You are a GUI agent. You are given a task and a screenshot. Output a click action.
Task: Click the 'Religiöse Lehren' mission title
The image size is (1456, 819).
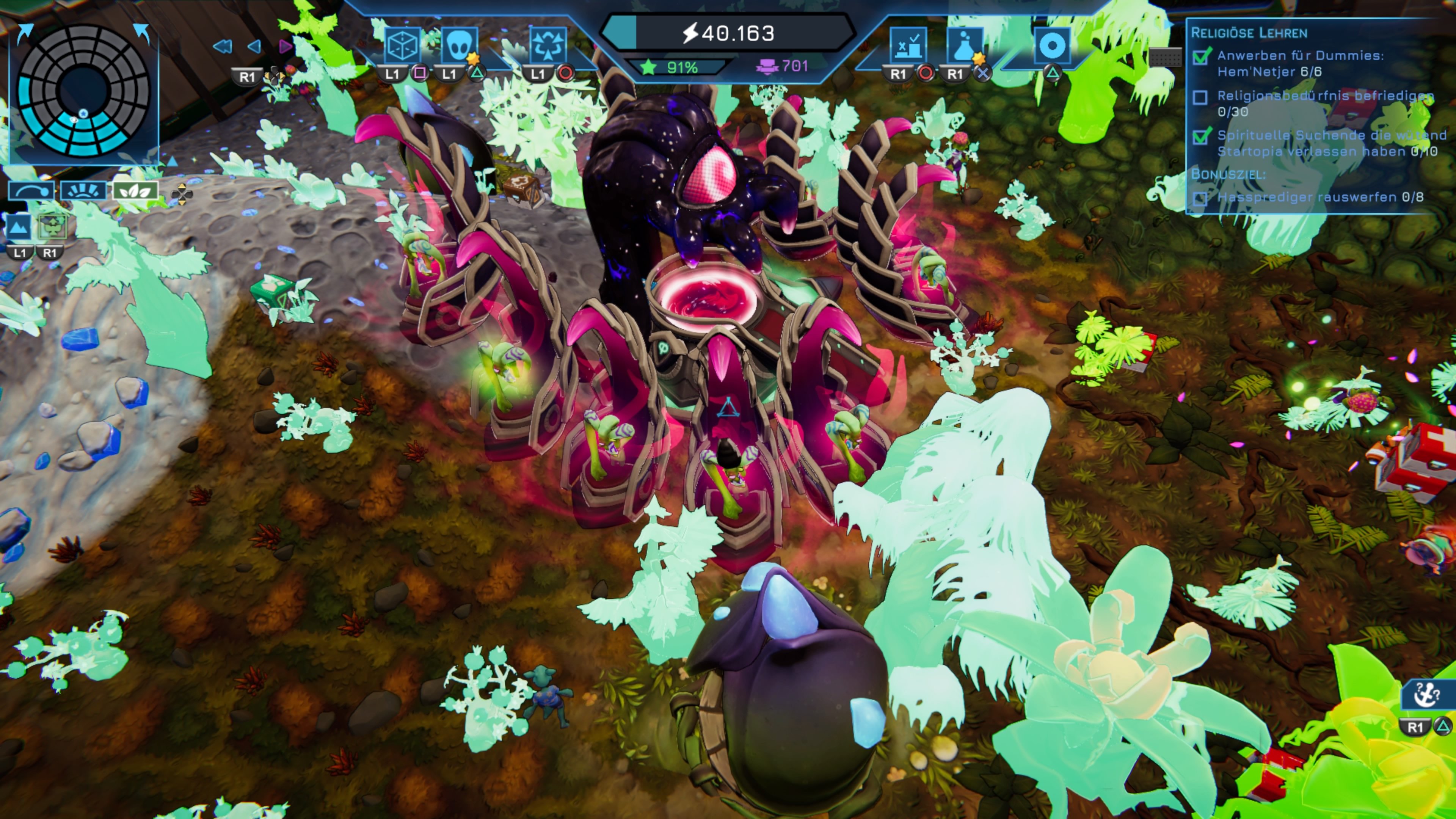pyautogui.click(x=1249, y=33)
